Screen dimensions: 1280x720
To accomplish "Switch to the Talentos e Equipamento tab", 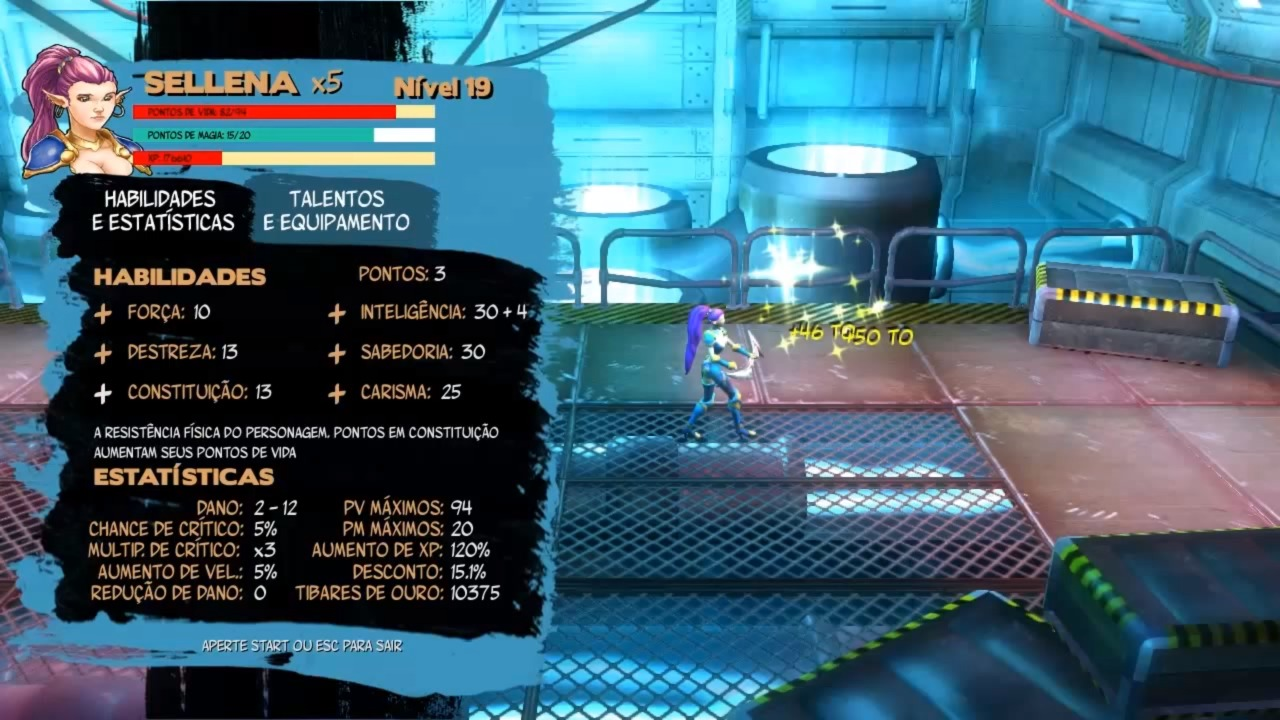I will point(335,211).
